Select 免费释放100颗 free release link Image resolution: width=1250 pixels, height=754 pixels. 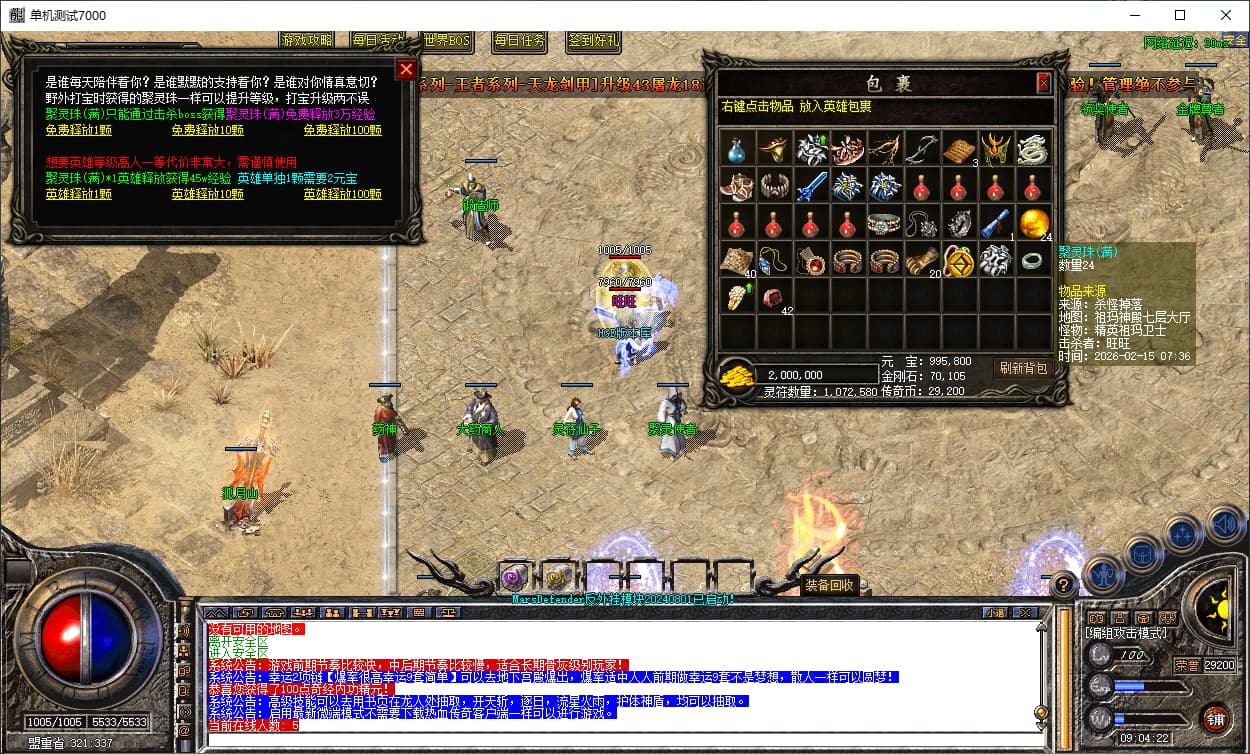click(342, 129)
